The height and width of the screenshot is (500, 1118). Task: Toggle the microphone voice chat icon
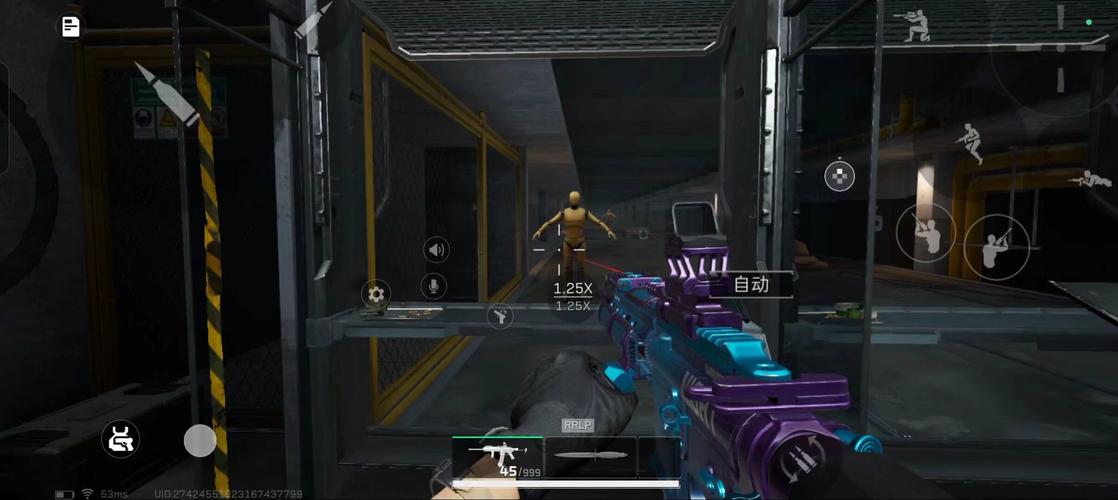pyautogui.click(x=434, y=287)
